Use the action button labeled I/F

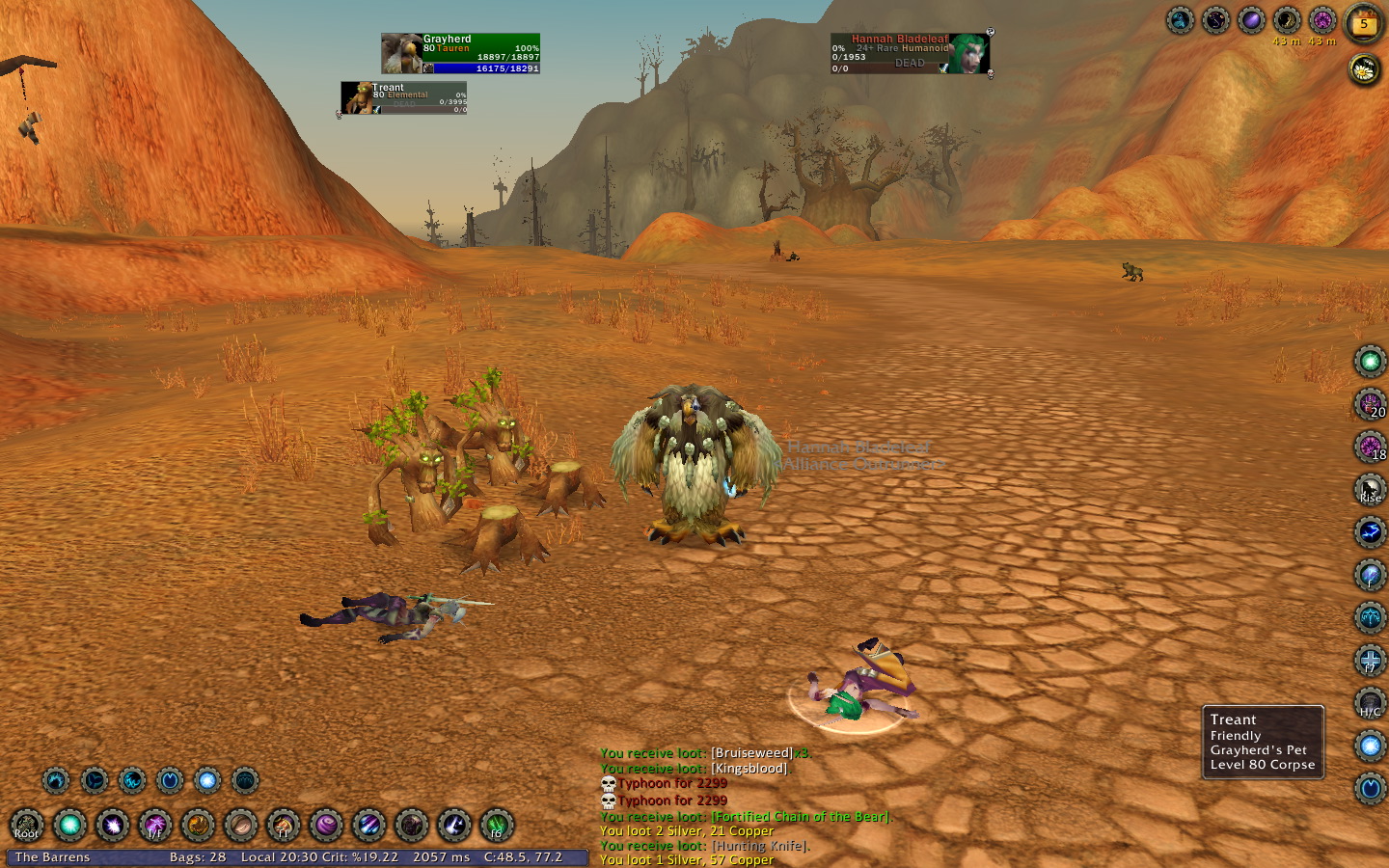[155, 826]
